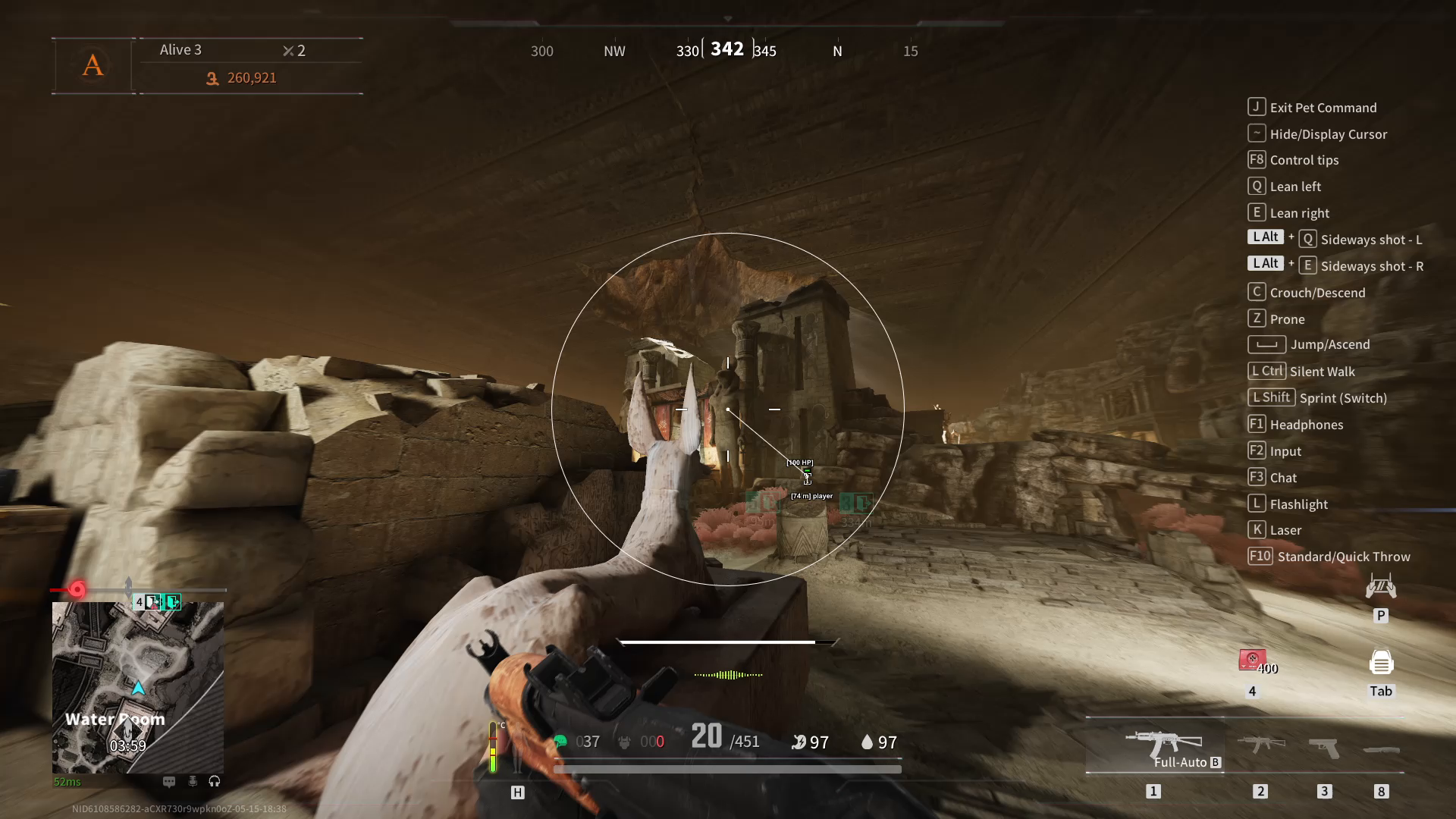Image resolution: width=1456 pixels, height=819 pixels.
Task: Toggle the microphone icon
Action: (193, 781)
